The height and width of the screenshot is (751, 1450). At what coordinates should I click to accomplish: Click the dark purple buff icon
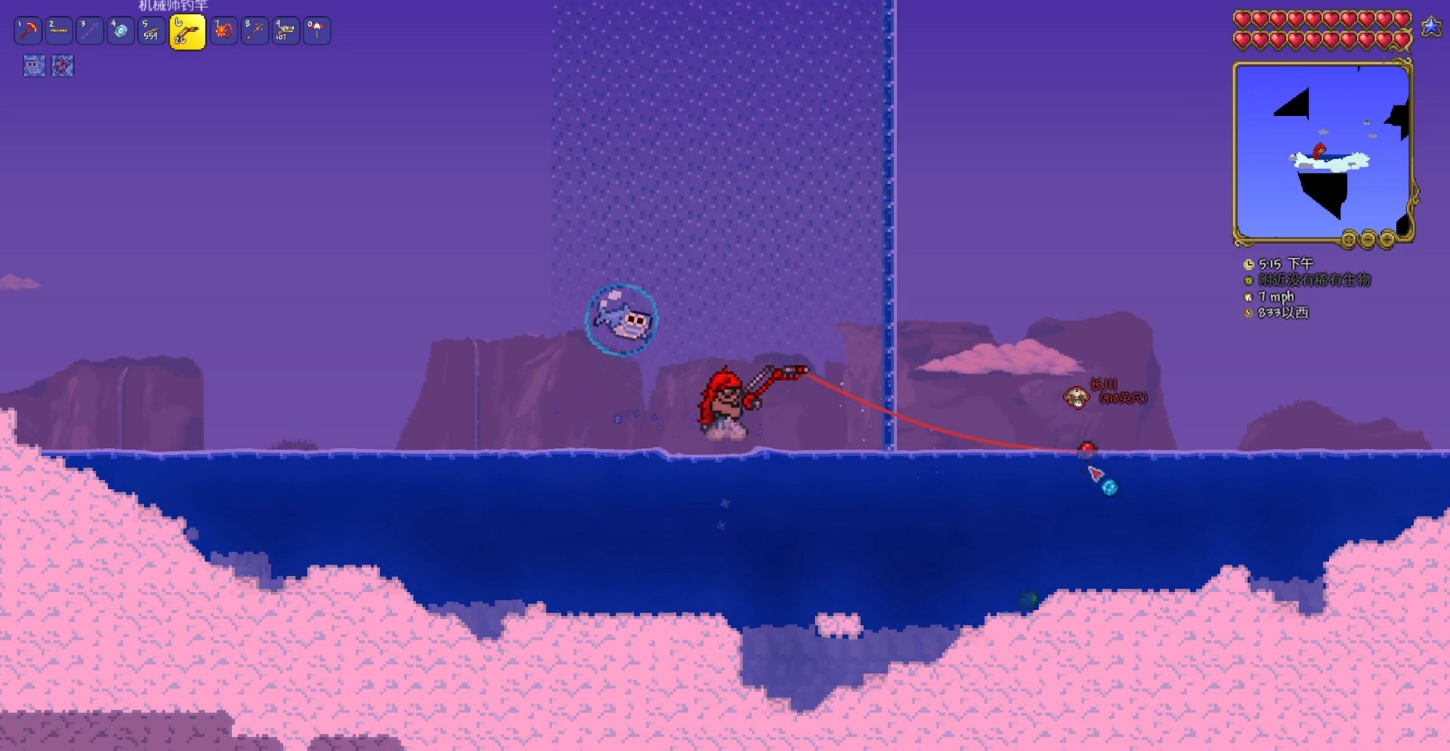pos(63,66)
